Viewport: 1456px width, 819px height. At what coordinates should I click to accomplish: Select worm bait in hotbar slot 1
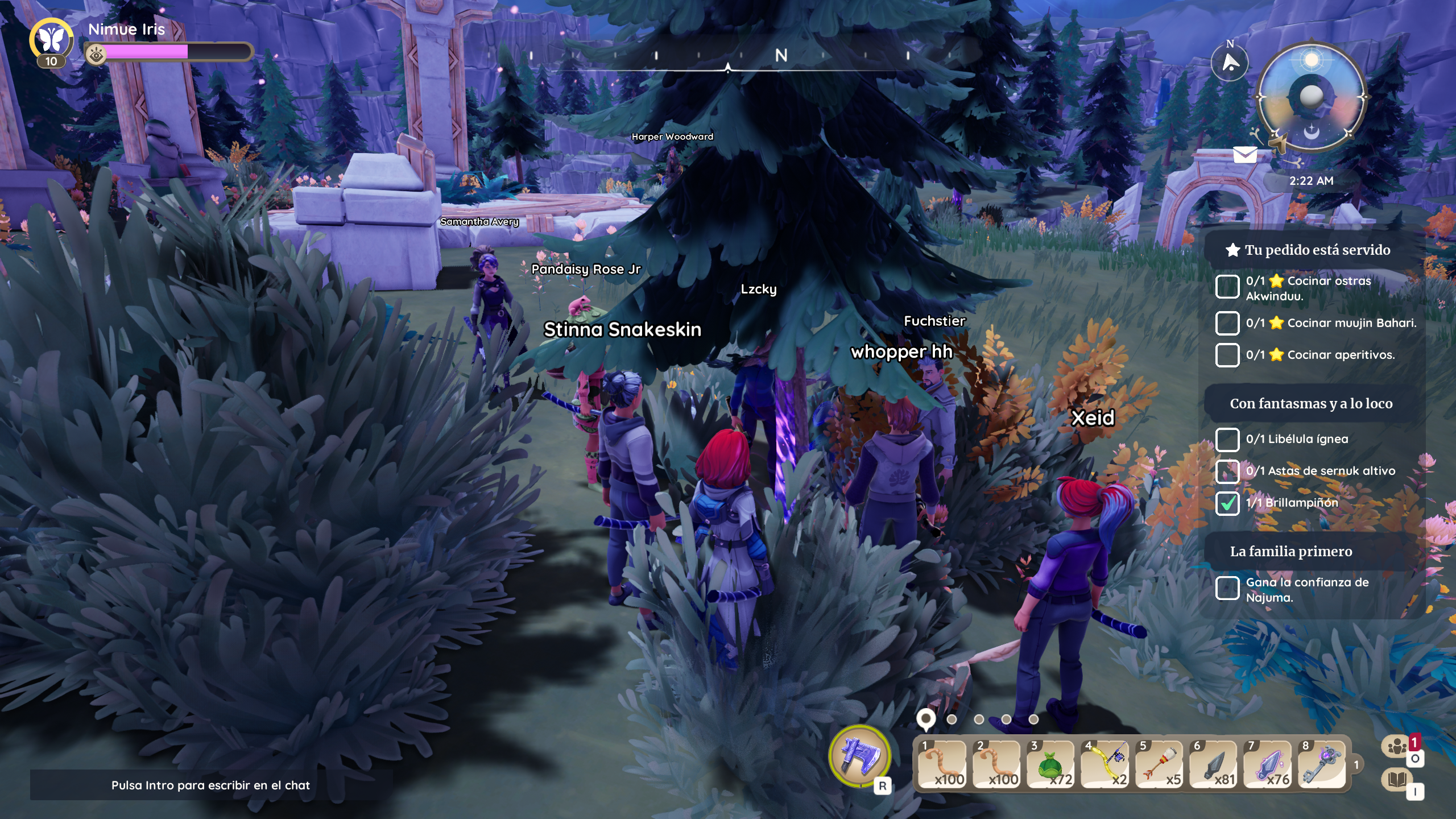(942, 765)
